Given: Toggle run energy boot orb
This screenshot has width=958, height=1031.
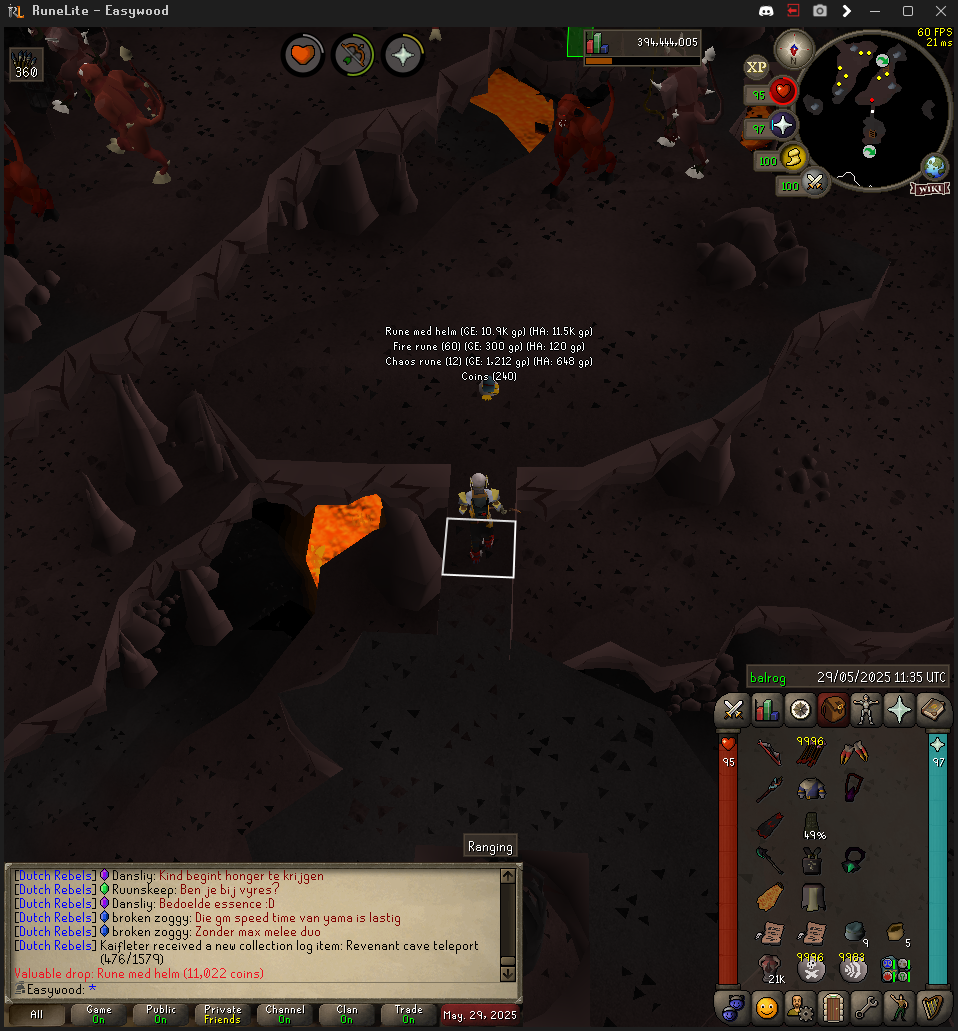Looking at the screenshot, I should tap(793, 157).
